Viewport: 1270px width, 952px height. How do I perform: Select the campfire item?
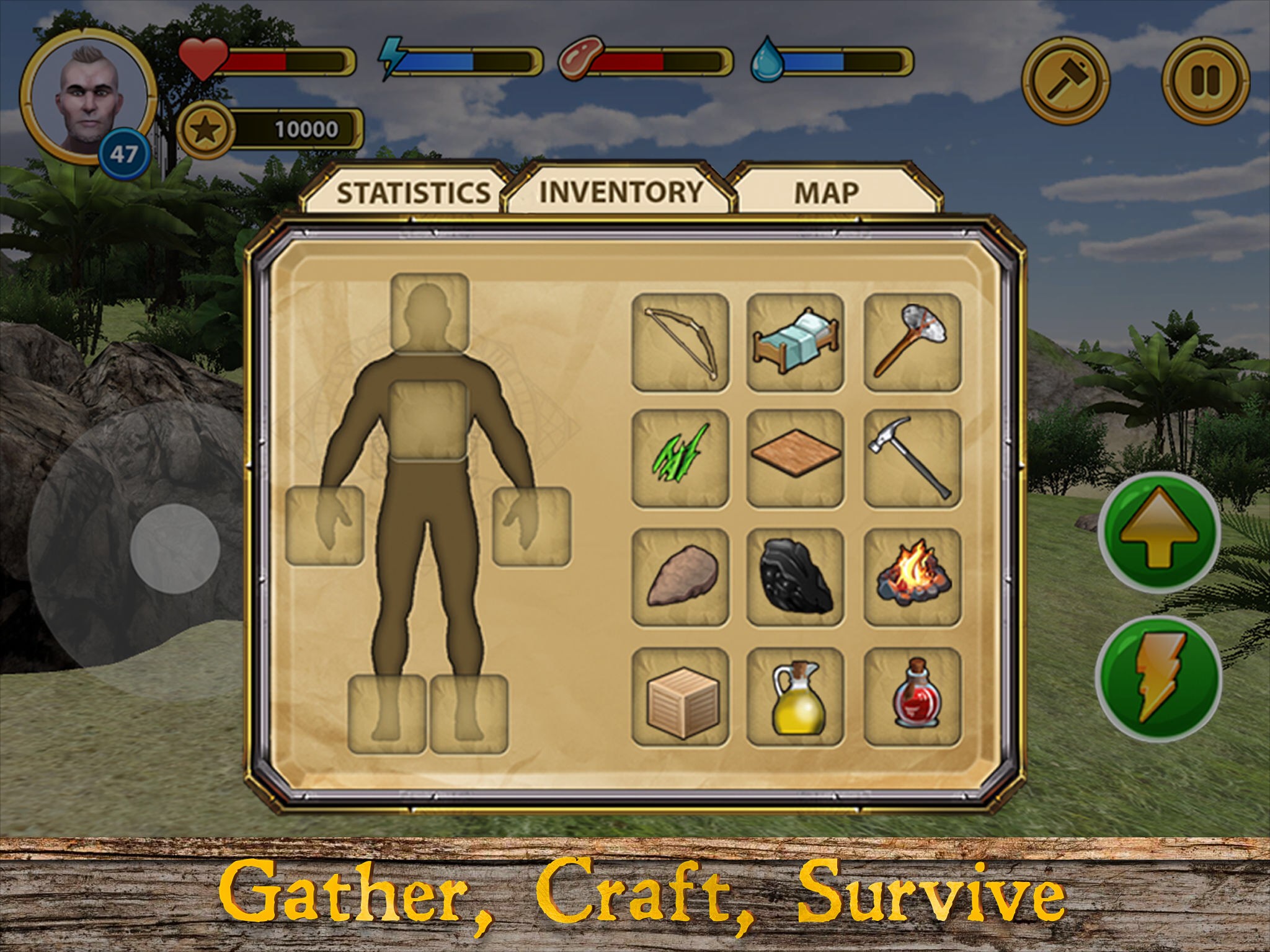coord(912,576)
